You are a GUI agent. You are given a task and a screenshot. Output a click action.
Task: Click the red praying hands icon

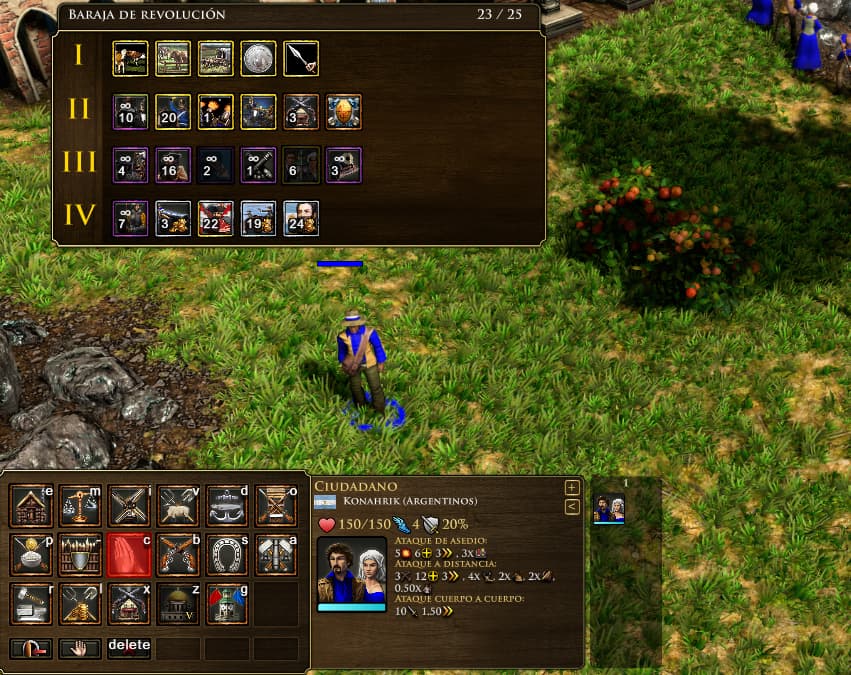coord(129,554)
